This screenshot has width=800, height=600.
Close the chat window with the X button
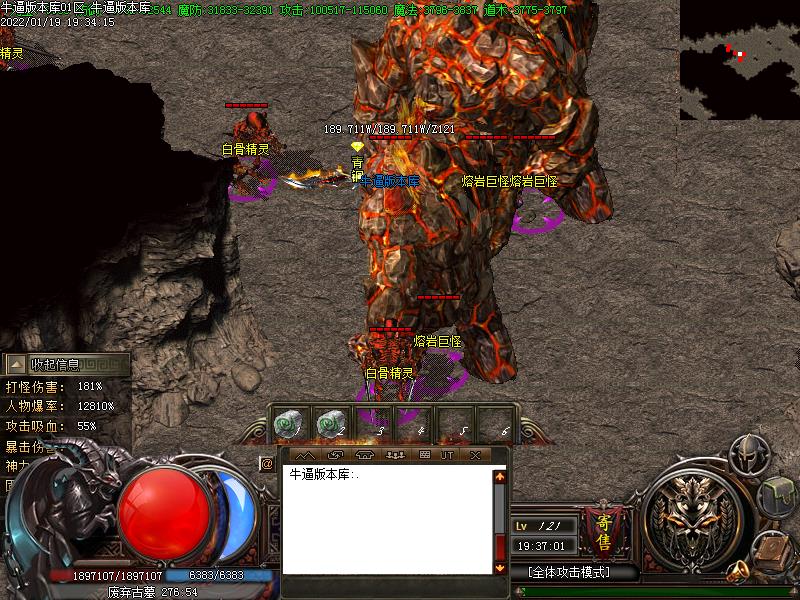click(475, 455)
